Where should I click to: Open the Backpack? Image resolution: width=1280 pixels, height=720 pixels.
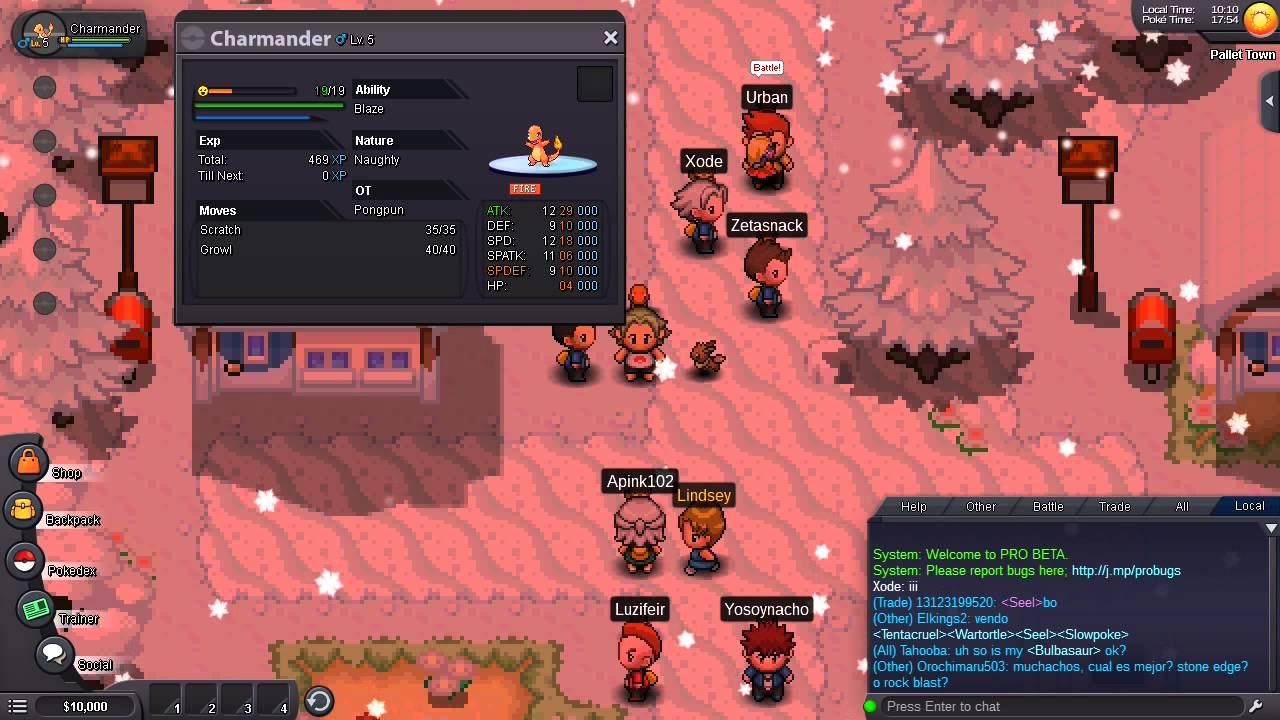click(24, 510)
